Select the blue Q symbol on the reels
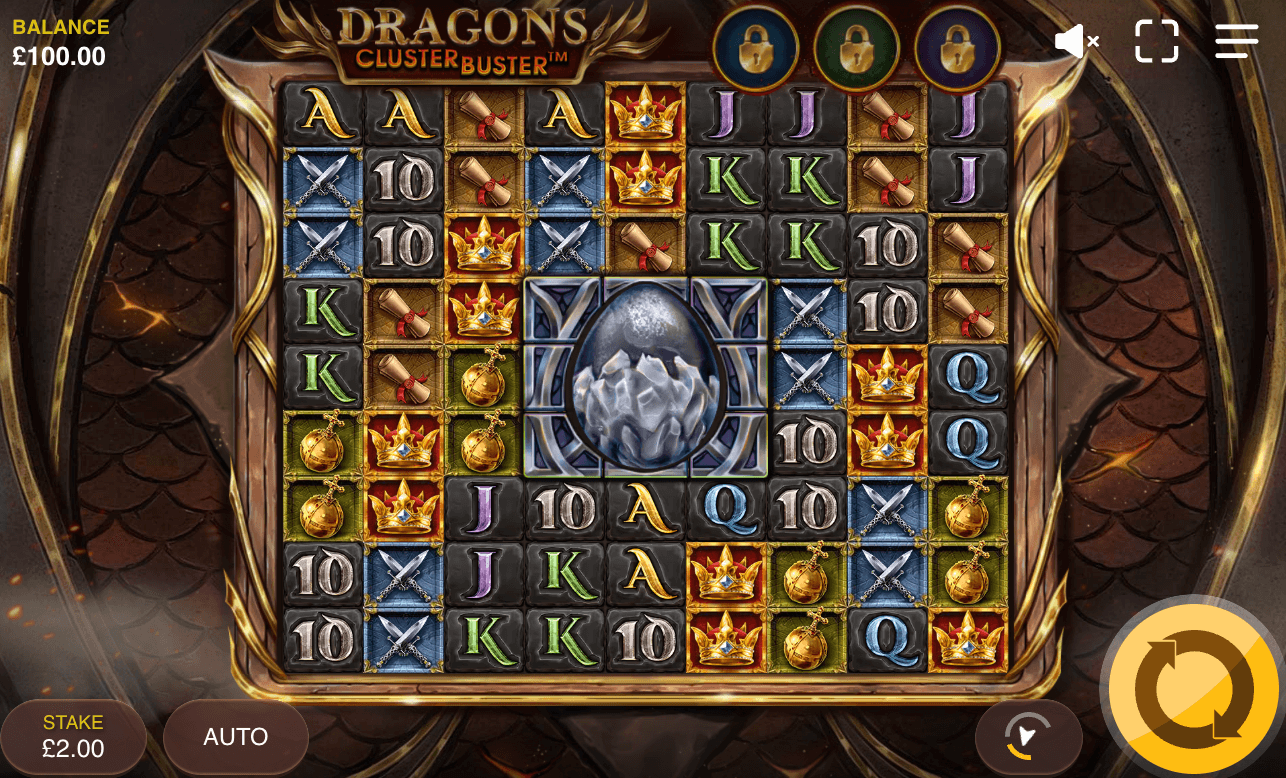This screenshot has height=778, width=1286. pos(968,375)
